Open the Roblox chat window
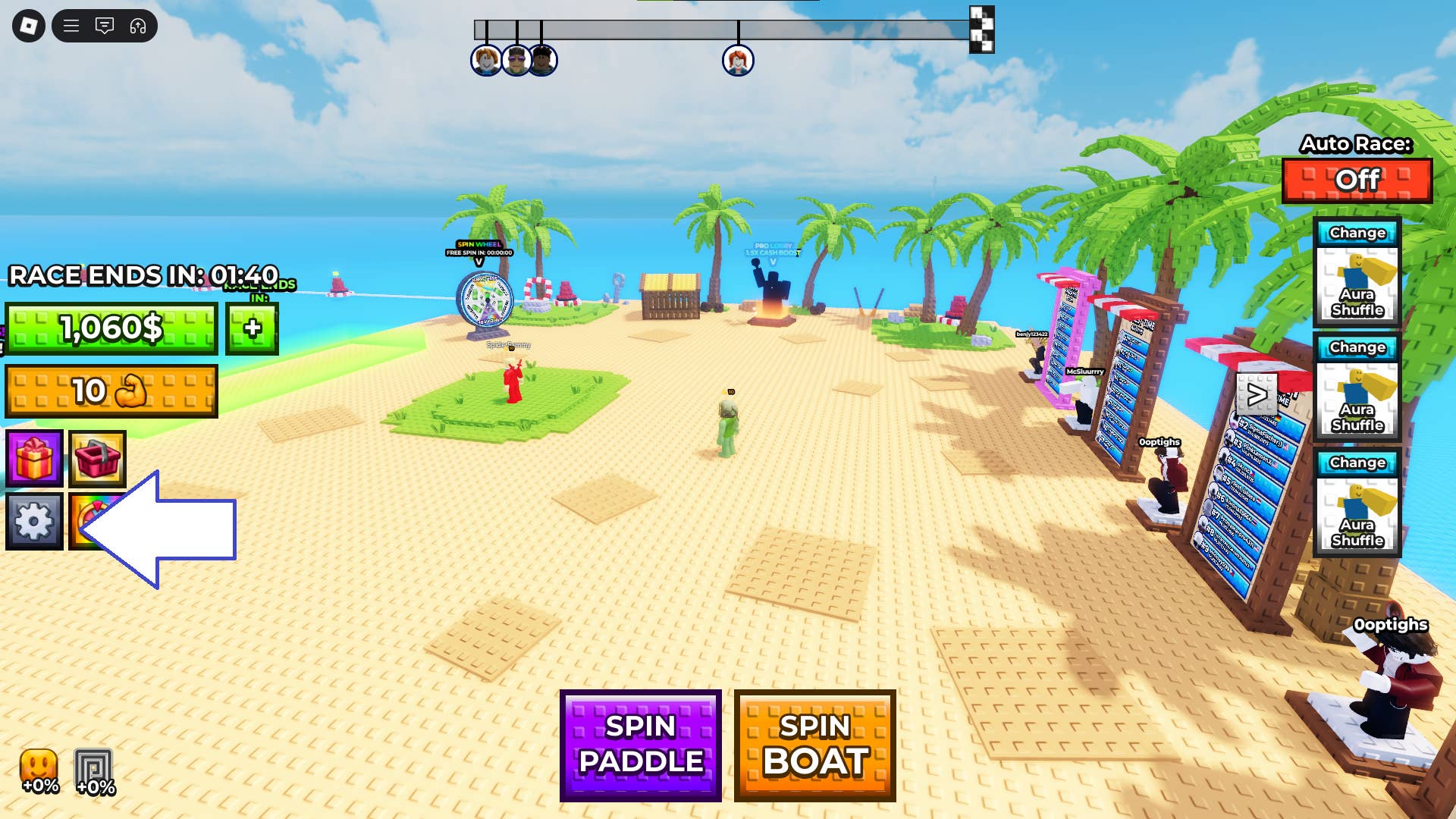 click(105, 27)
